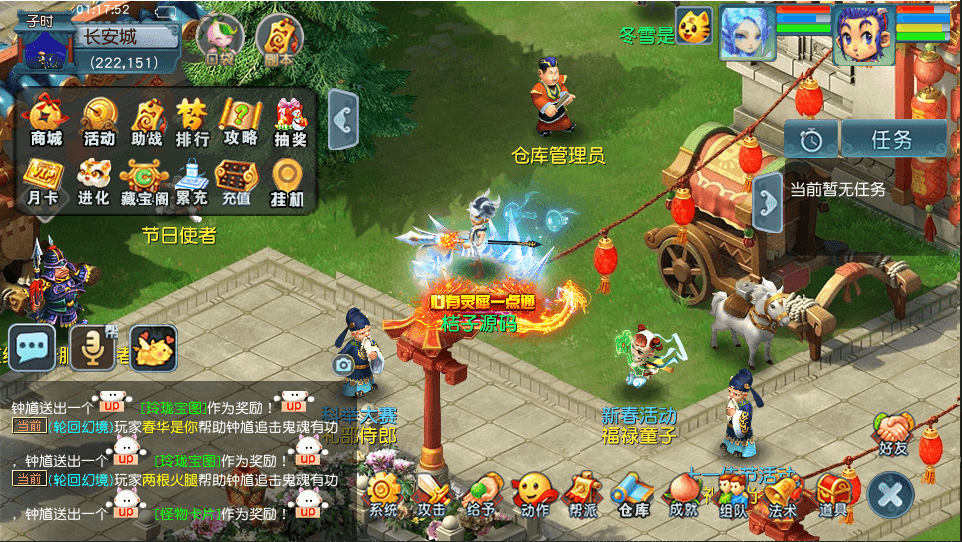Viewport: 962px width, 542px height.
Task: Open the 口袋 pocket pet icon
Action: [220, 40]
